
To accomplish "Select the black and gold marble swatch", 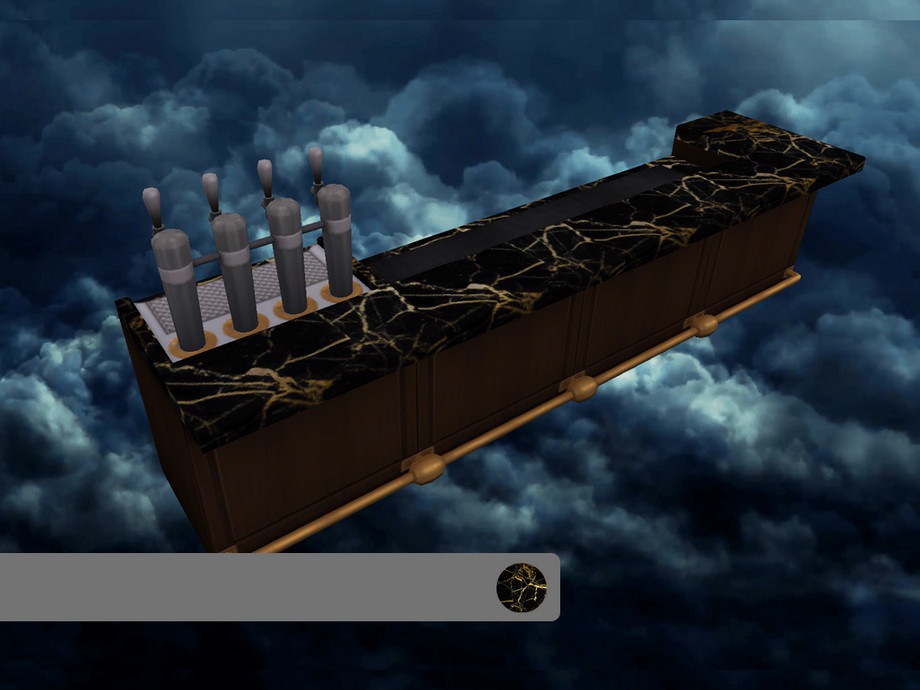I will [521, 587].
